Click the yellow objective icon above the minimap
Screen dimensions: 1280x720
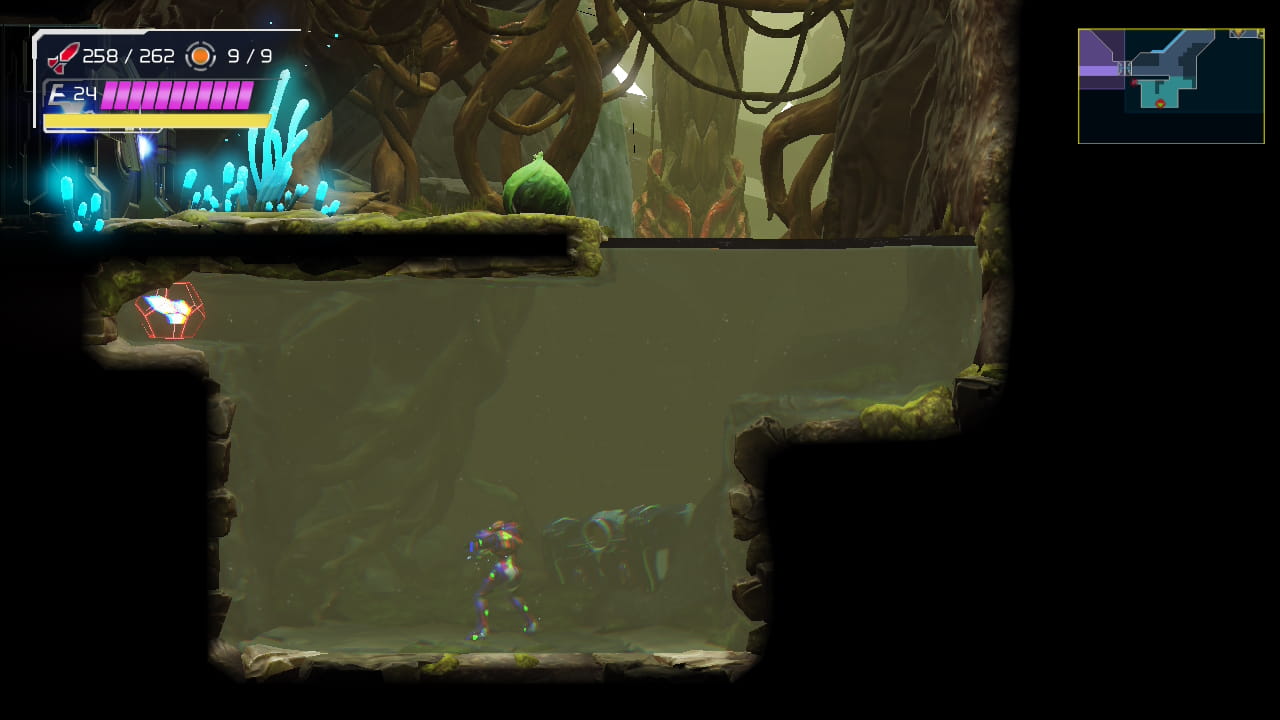(1238, 34)
